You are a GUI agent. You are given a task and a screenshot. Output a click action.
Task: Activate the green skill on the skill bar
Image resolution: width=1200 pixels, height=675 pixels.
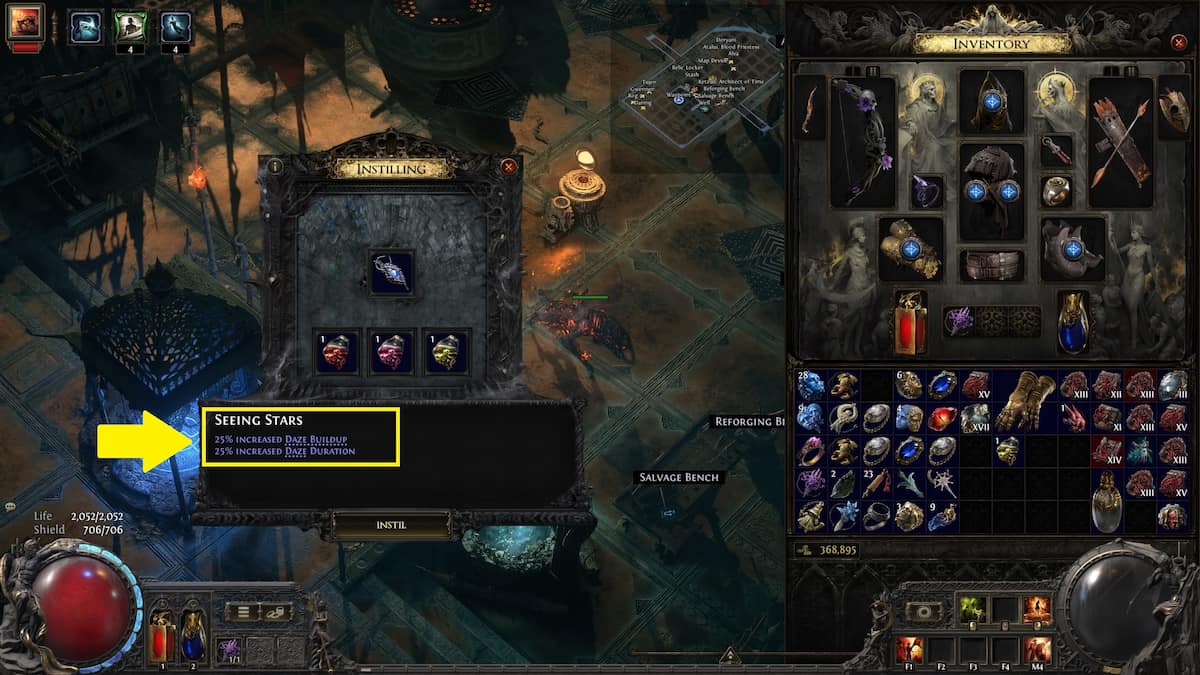point(973,609)
